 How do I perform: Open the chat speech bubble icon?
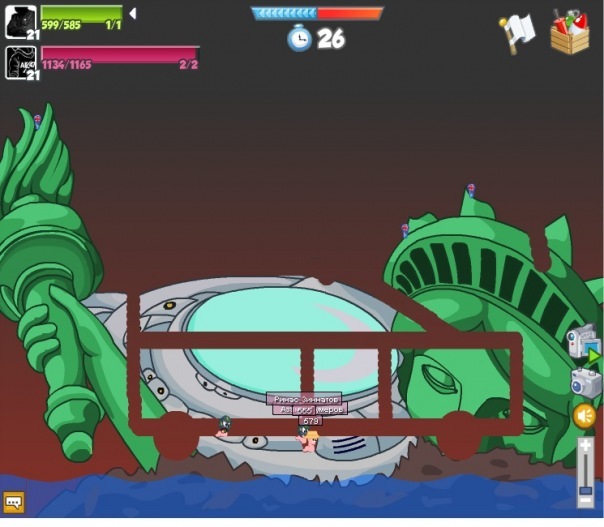point(14,501)
